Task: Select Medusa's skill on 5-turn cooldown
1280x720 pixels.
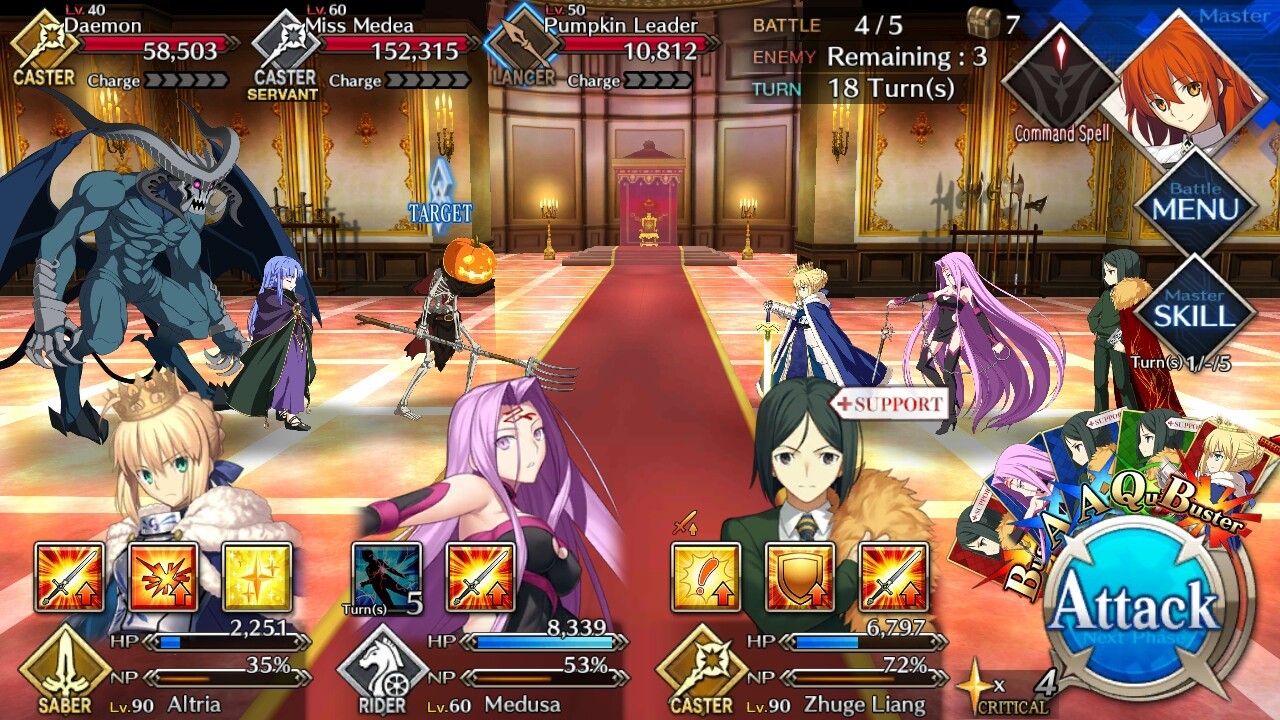Action: (387, 577)
